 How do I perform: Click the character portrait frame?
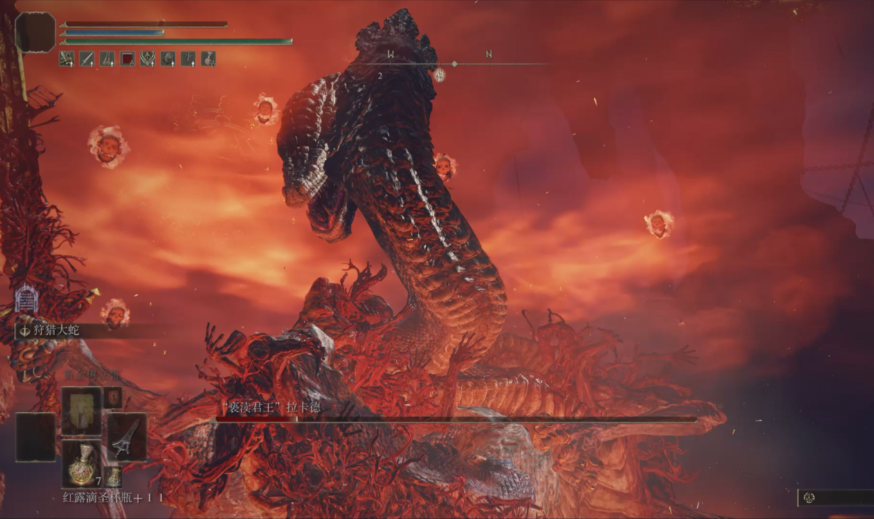tap(36, 32)
